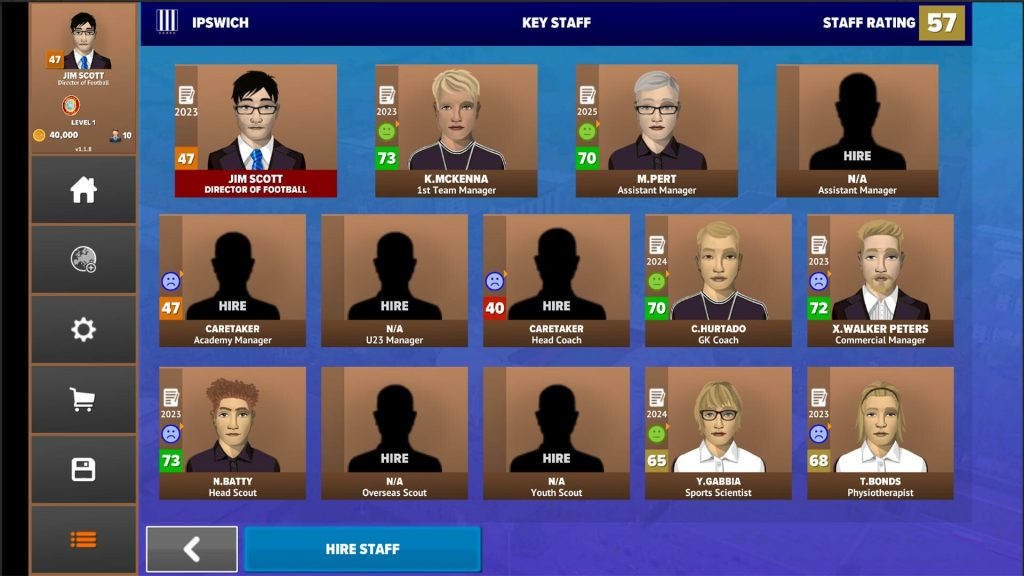Select K.McKenna 1st Team Manager card
Viewport: 1024px width, 576px height.
(x=456, y=131)
